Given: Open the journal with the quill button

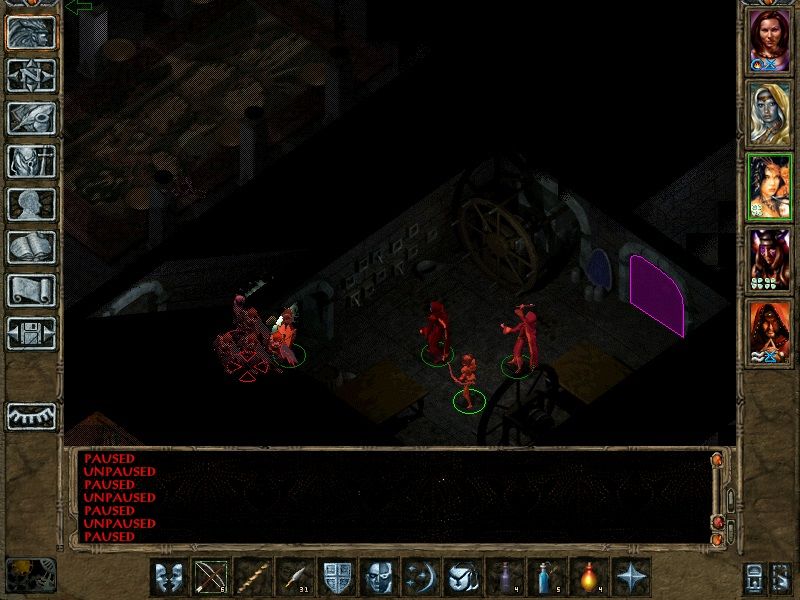Looking at the screenshot, I should tap(32, 117).
